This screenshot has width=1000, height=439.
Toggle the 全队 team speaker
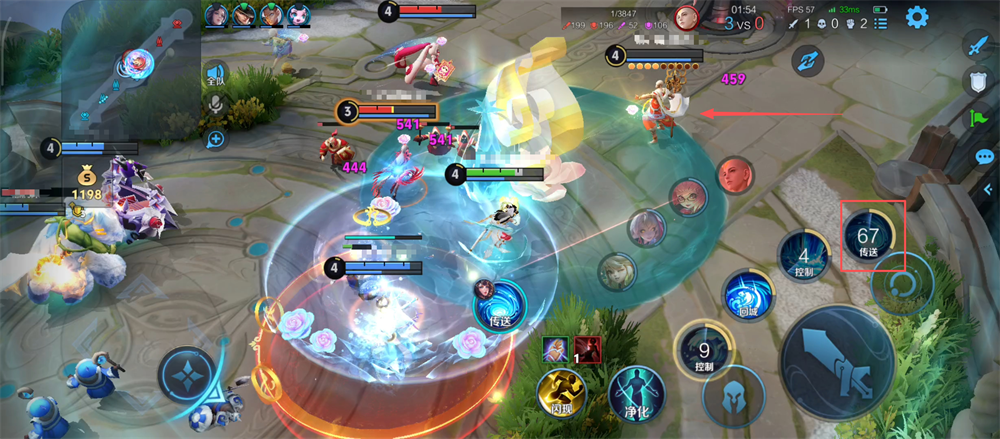(214, 74)
